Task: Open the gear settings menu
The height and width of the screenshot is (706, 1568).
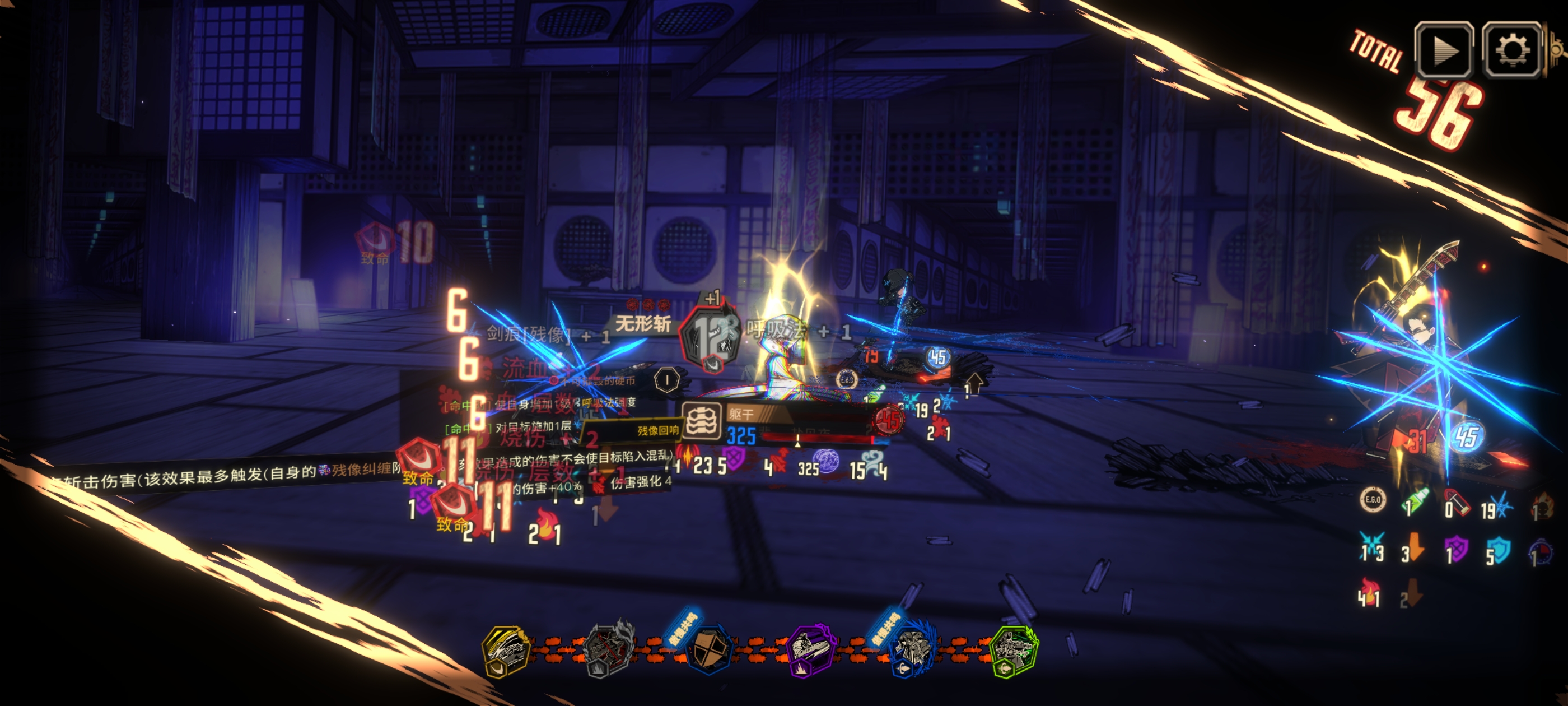Action: pyautogui.click(x=1512, y=50)
